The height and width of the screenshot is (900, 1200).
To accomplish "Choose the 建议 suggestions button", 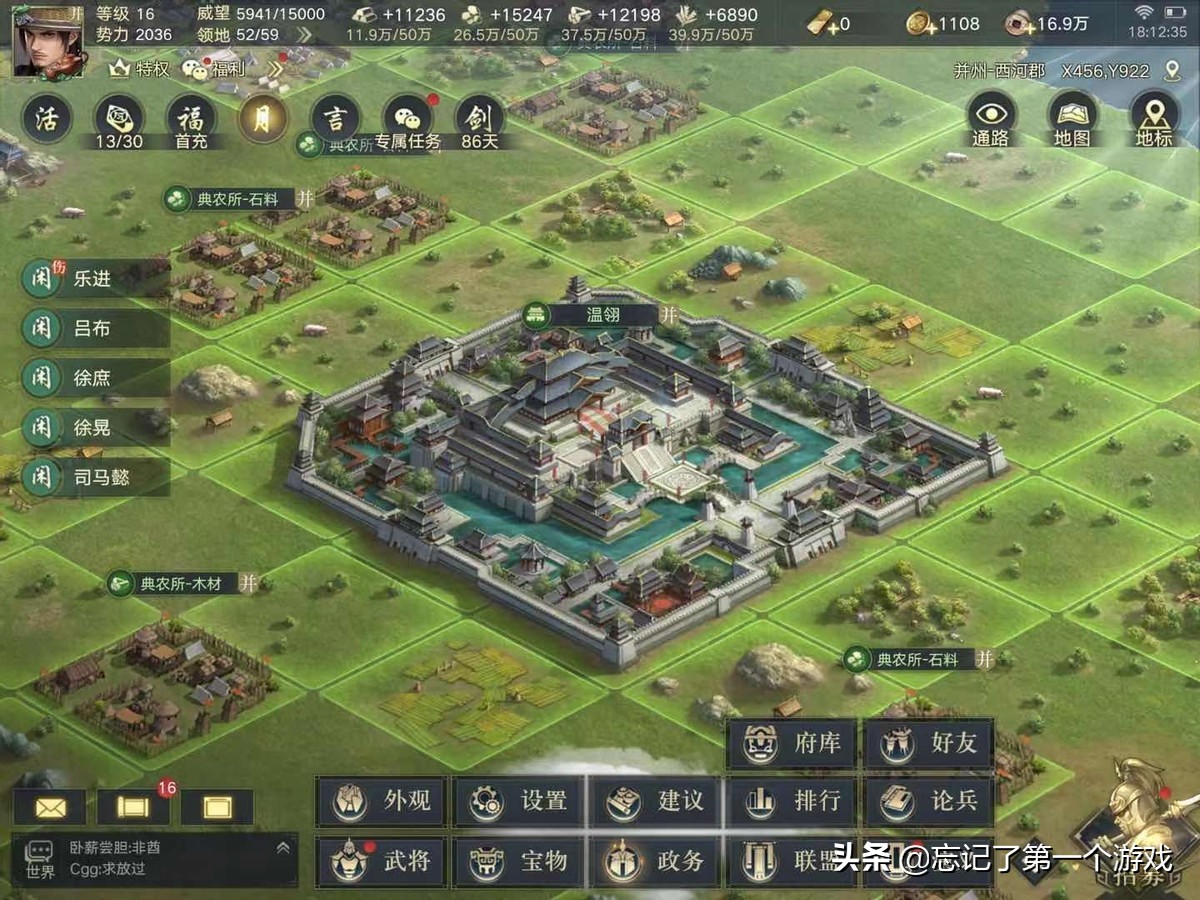I will coord(655,801).
